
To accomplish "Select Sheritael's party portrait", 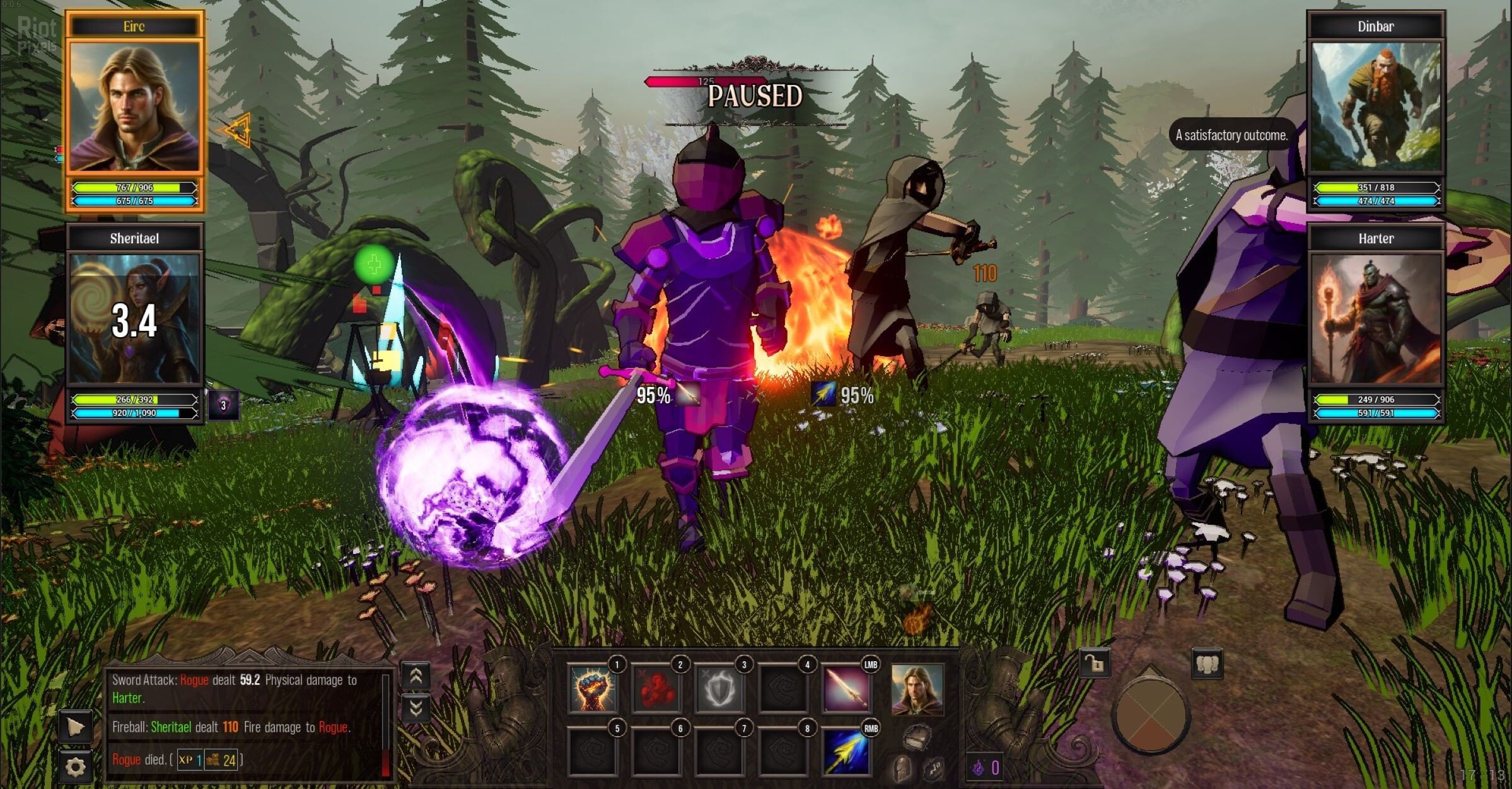I will click(x=134, y=318).
